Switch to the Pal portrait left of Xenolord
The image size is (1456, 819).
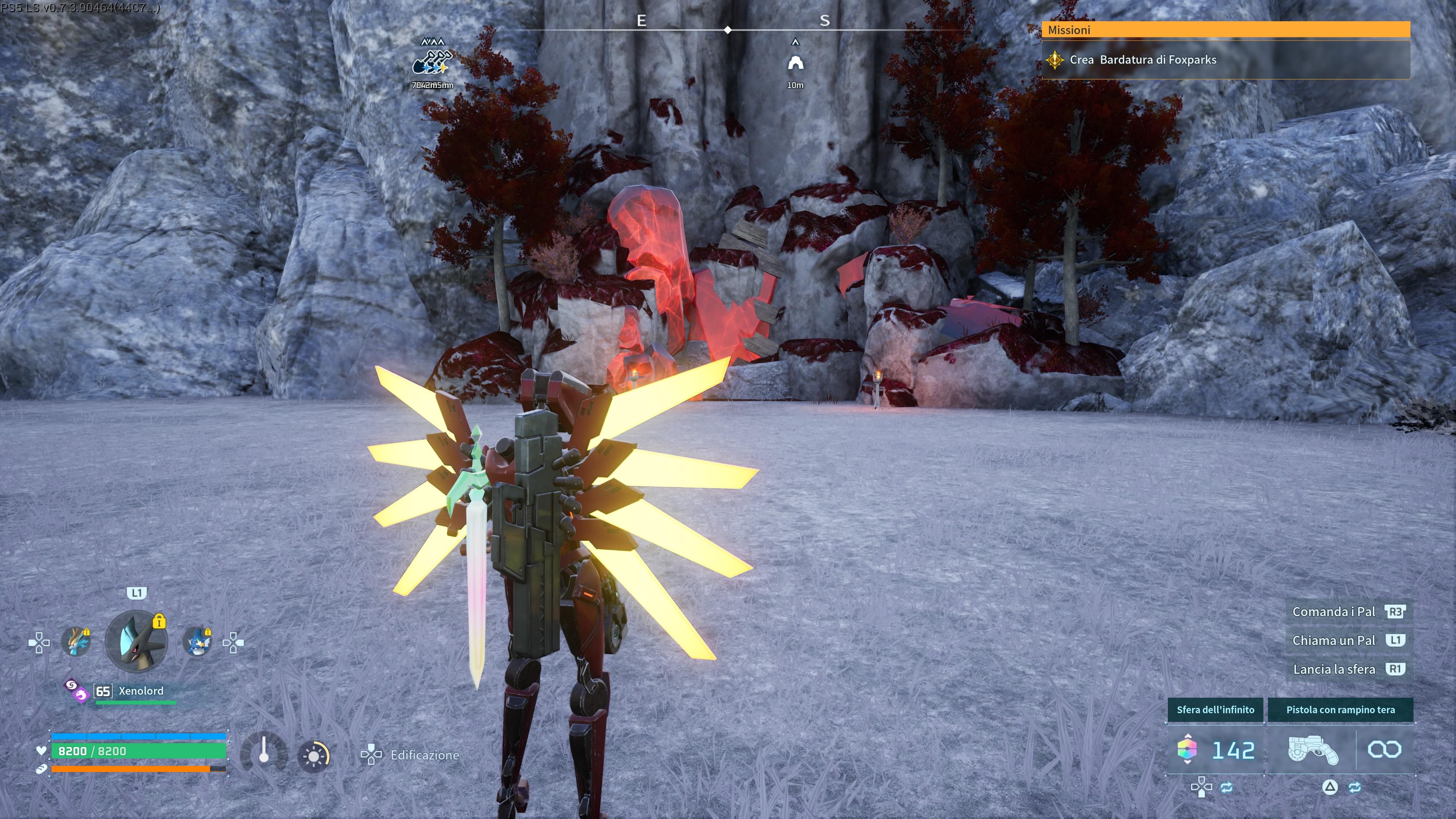click(76, 642)
